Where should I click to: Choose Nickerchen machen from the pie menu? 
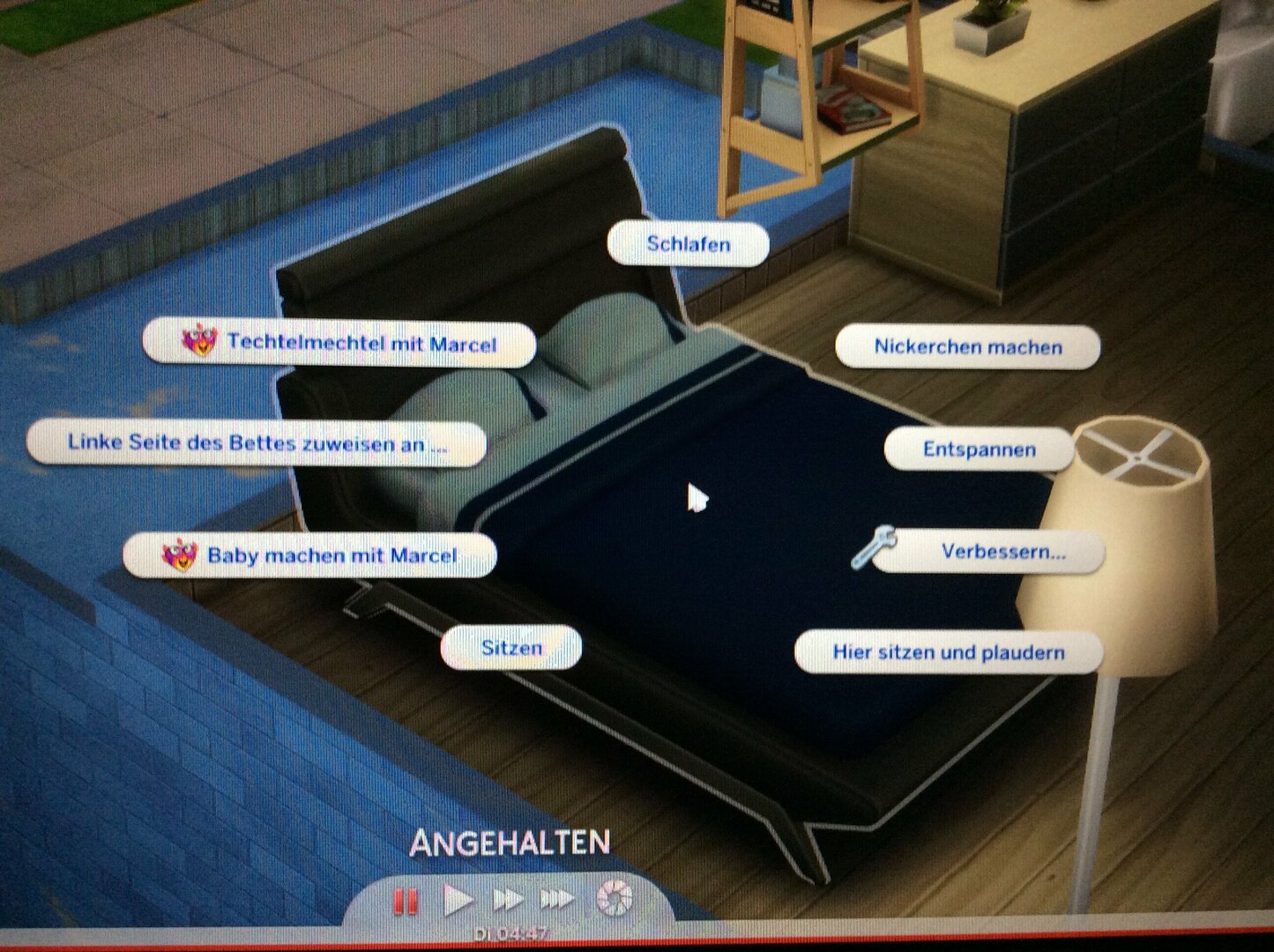967,347
